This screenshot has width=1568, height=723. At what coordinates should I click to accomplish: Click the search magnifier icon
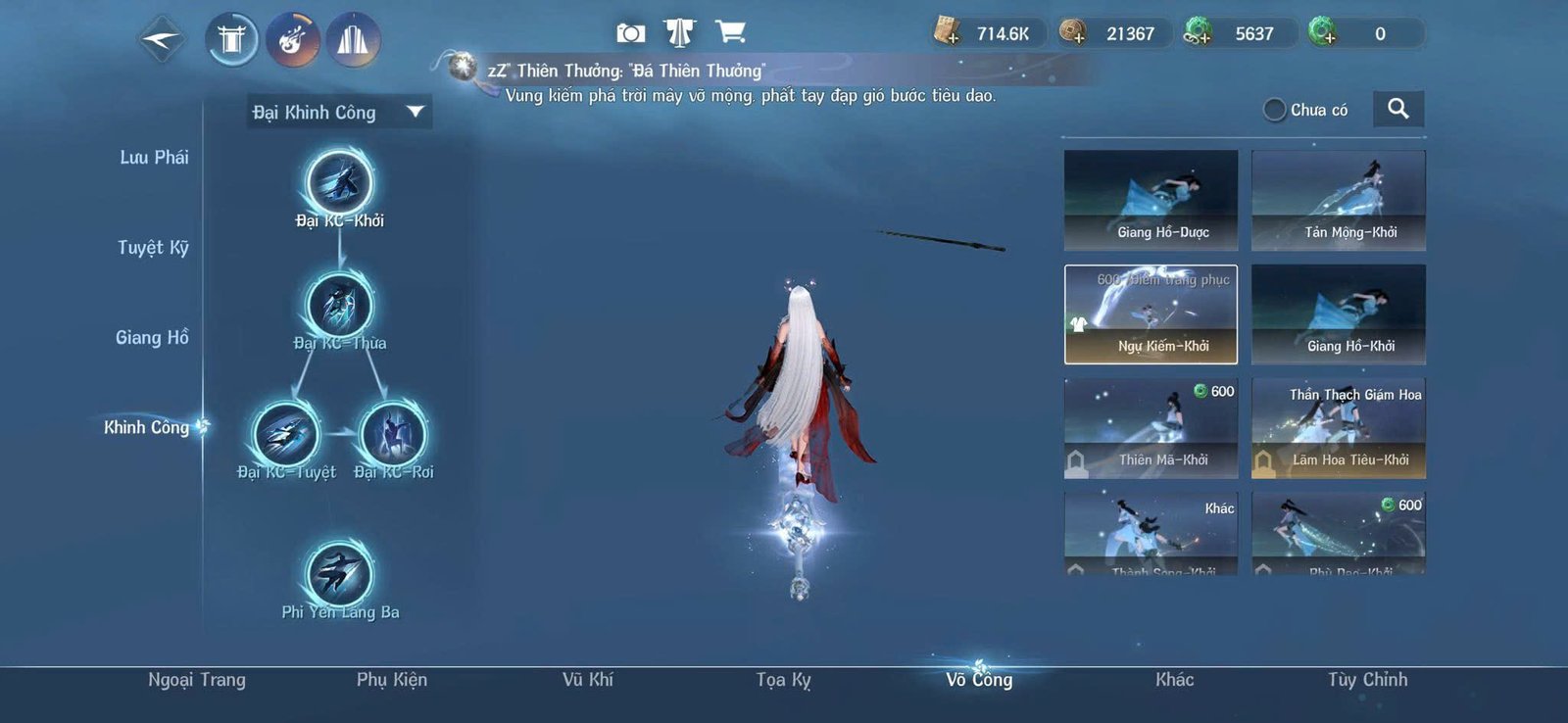(x=1398, y=109)
